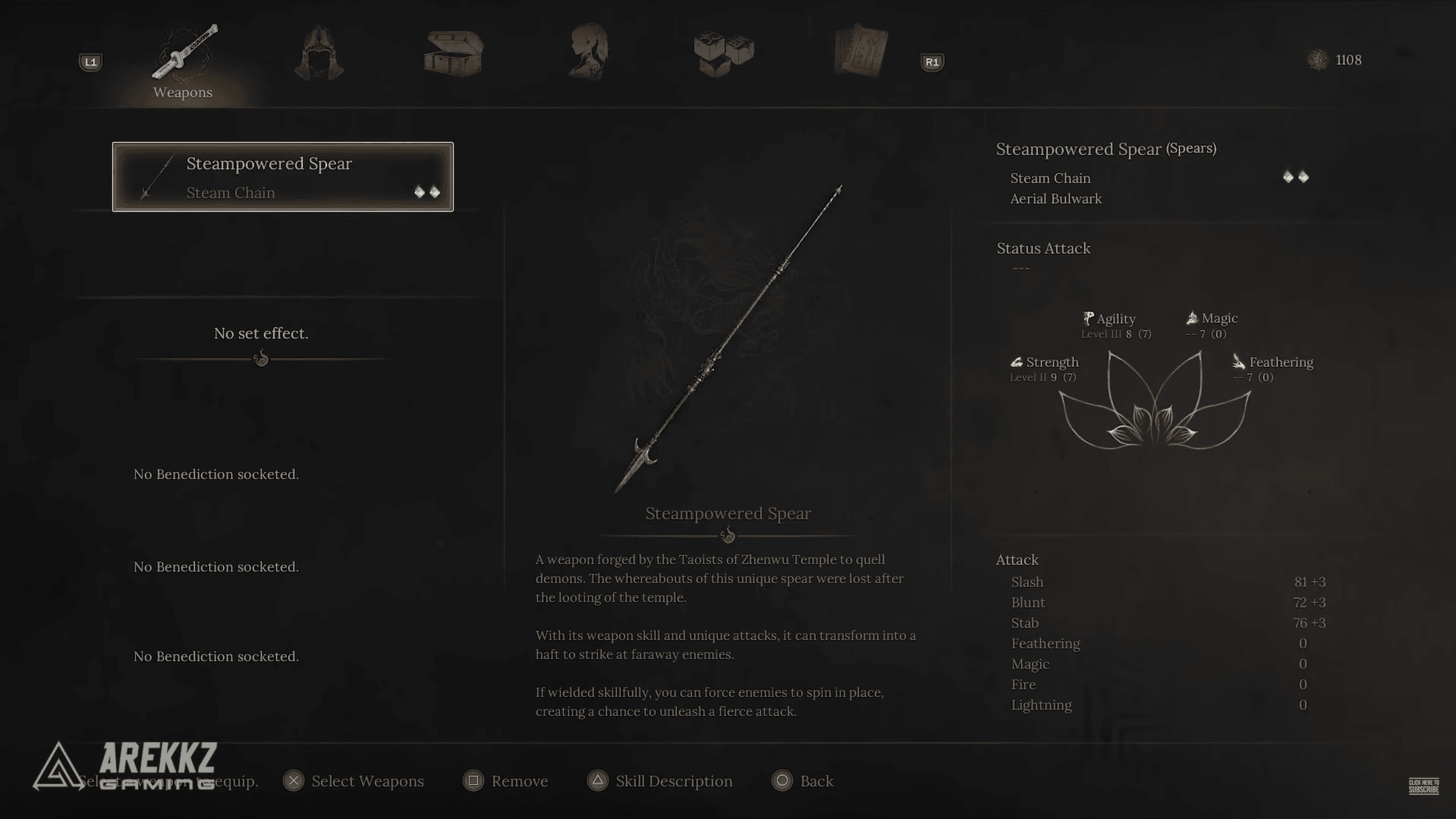The width and height of the screenshot is (1456, 819).
Task: Switch to the Weapons tab
Action: click(184, 61)
